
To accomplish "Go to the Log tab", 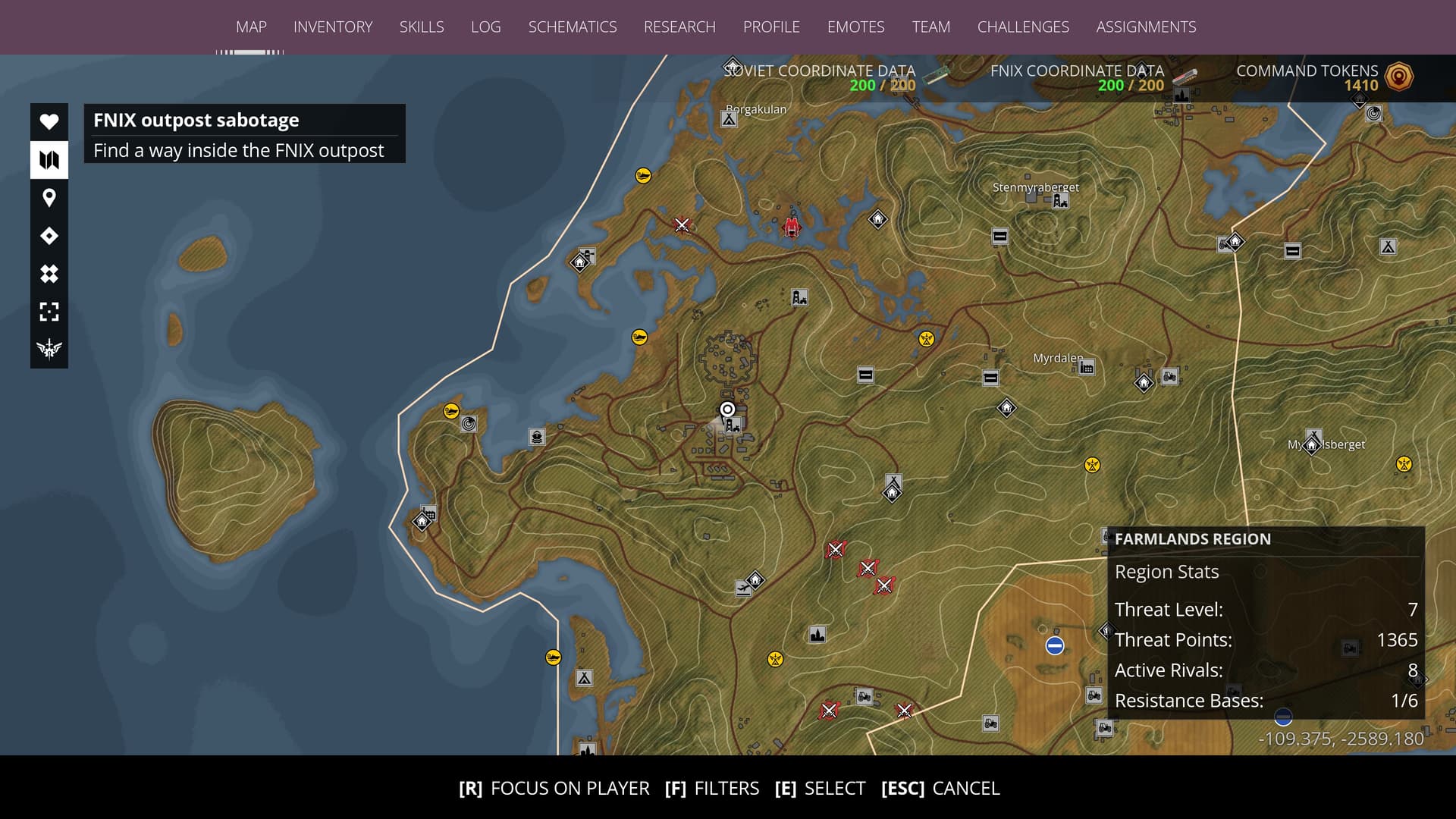I will pos(485,27).
